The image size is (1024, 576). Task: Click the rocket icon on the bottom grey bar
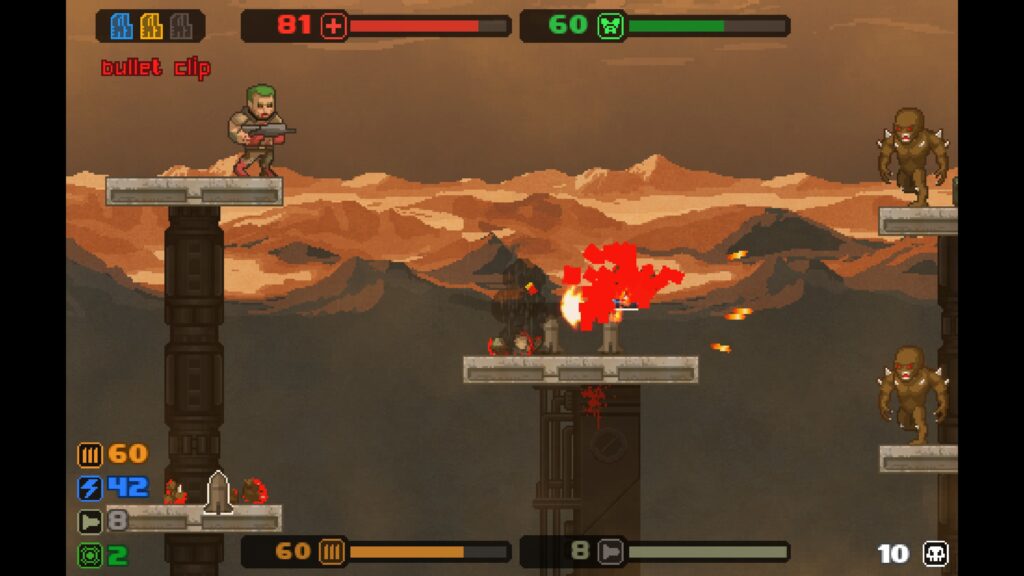609,551
